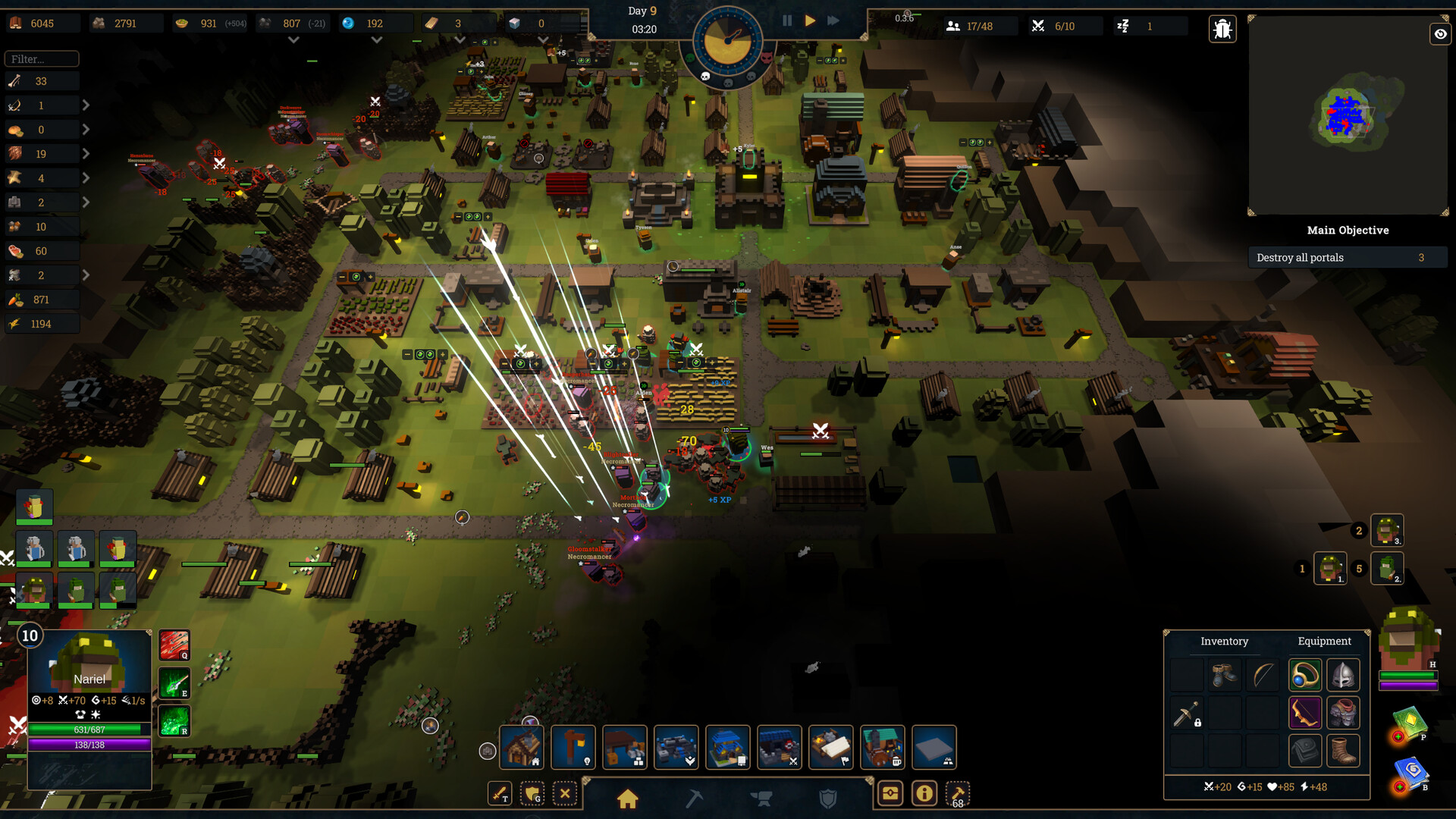The width and height of the screenshot is (1456, 819).
Task: Open the anvil crafting tab
Action: coord(763,796)
